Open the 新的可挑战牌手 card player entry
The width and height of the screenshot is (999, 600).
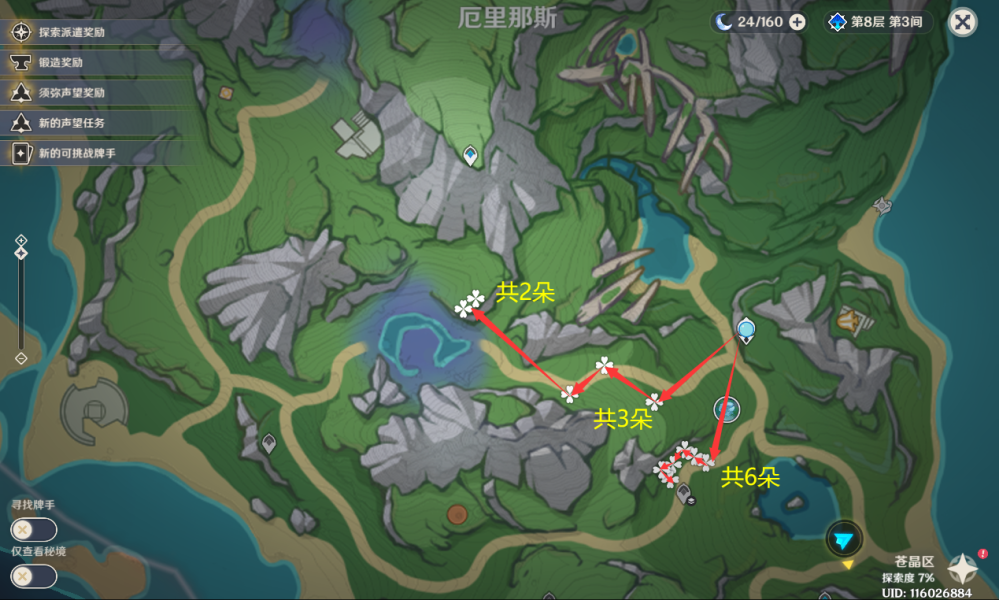(75, 154)
